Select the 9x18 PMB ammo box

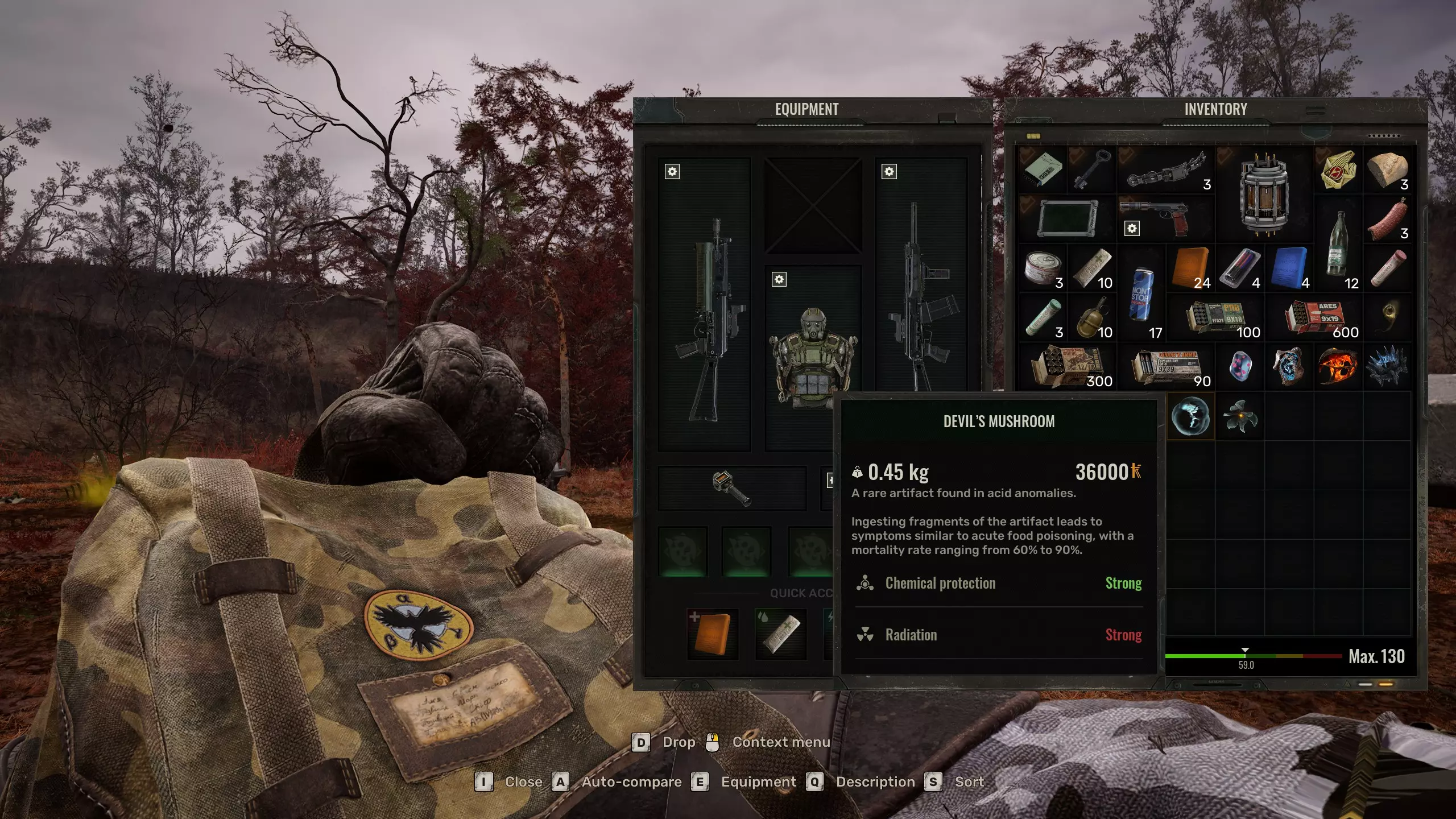click(1216, 317)
